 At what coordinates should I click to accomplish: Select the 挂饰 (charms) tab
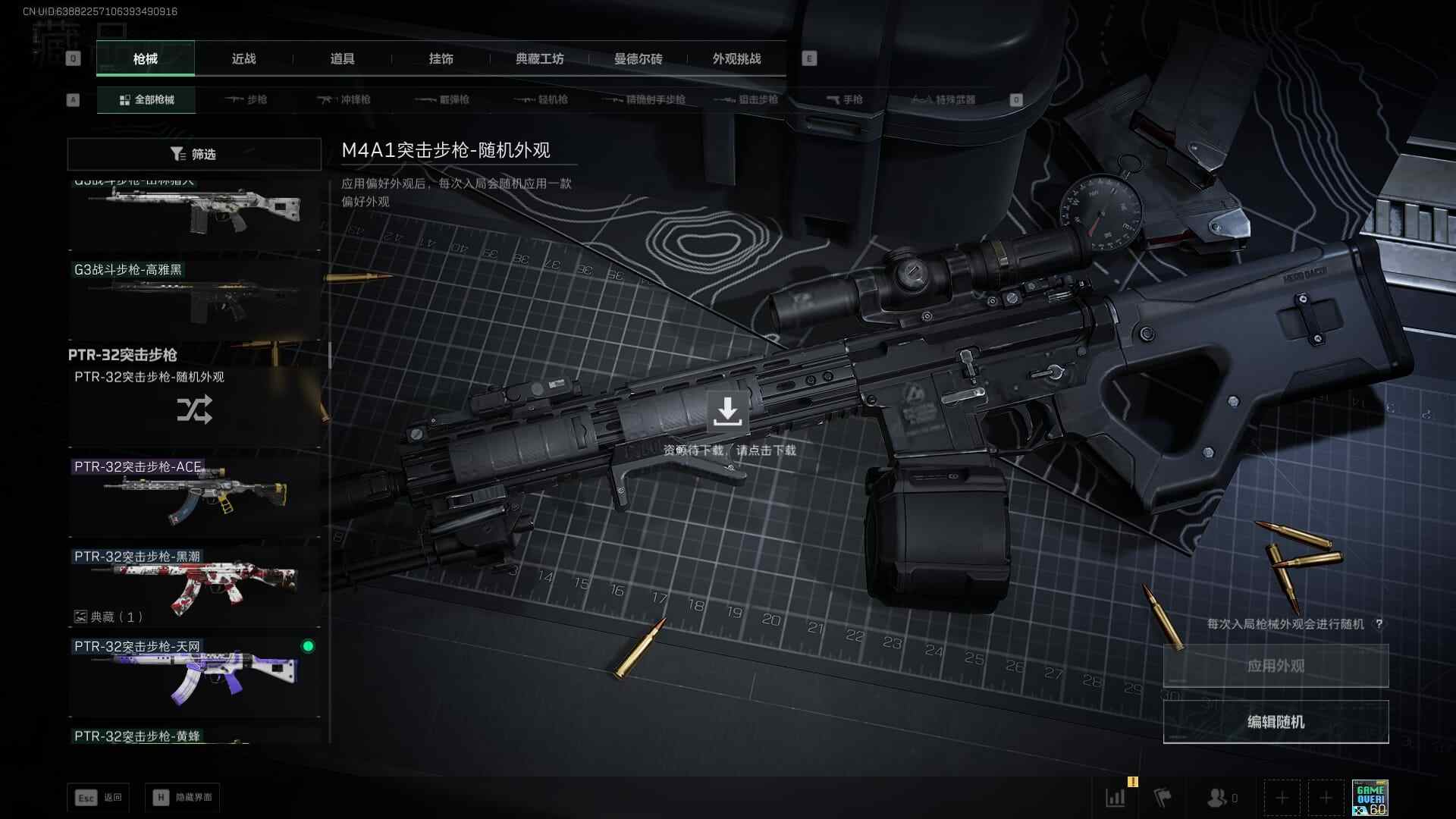[x=441, y=59]
